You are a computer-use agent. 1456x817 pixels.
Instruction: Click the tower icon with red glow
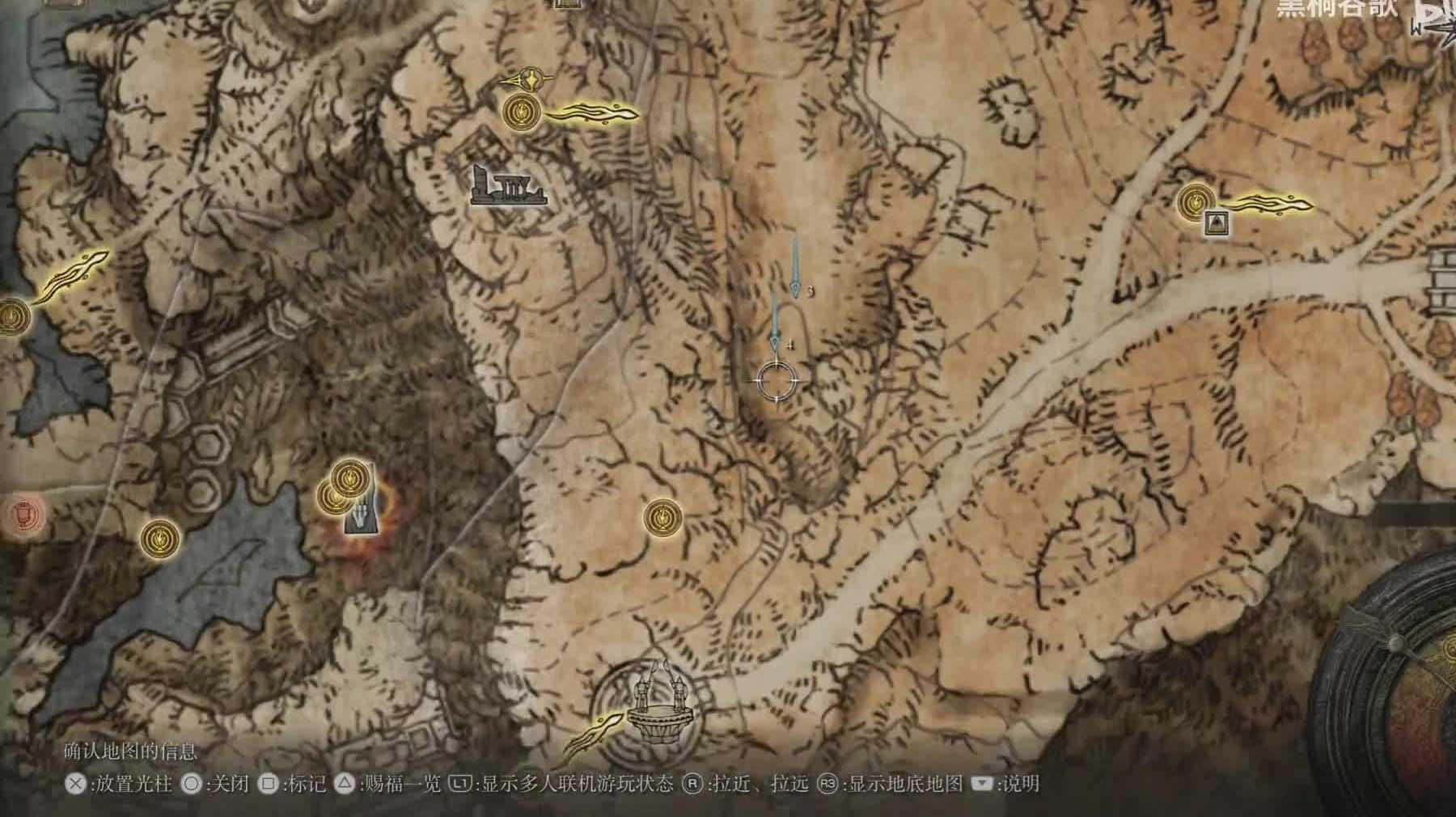[x=360, y=515]
